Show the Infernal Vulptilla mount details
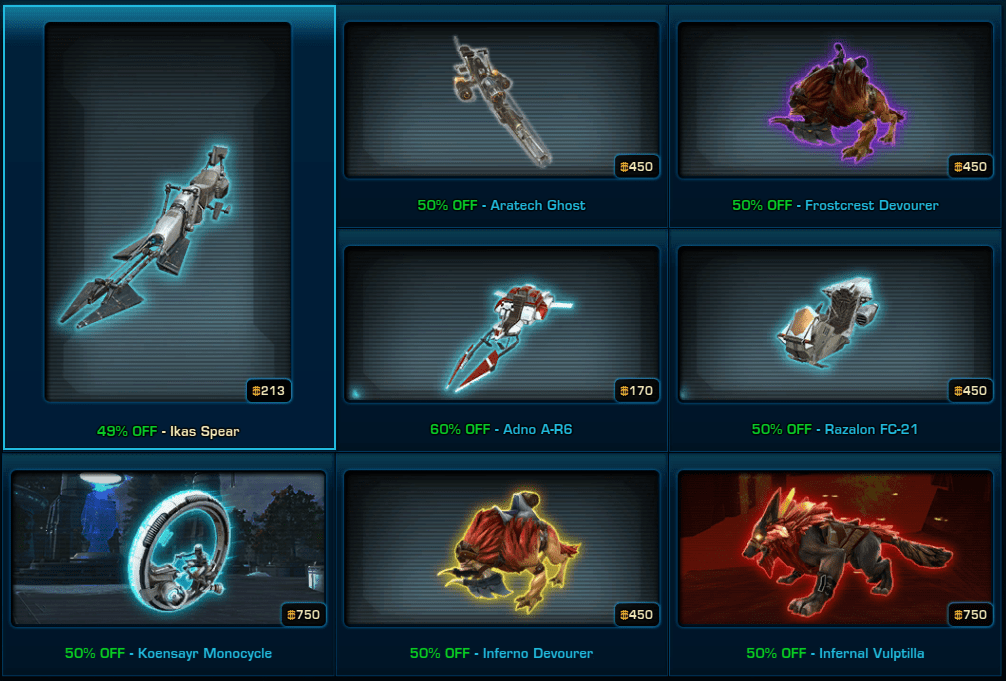 pyautogui.click(x=835, y=548)
